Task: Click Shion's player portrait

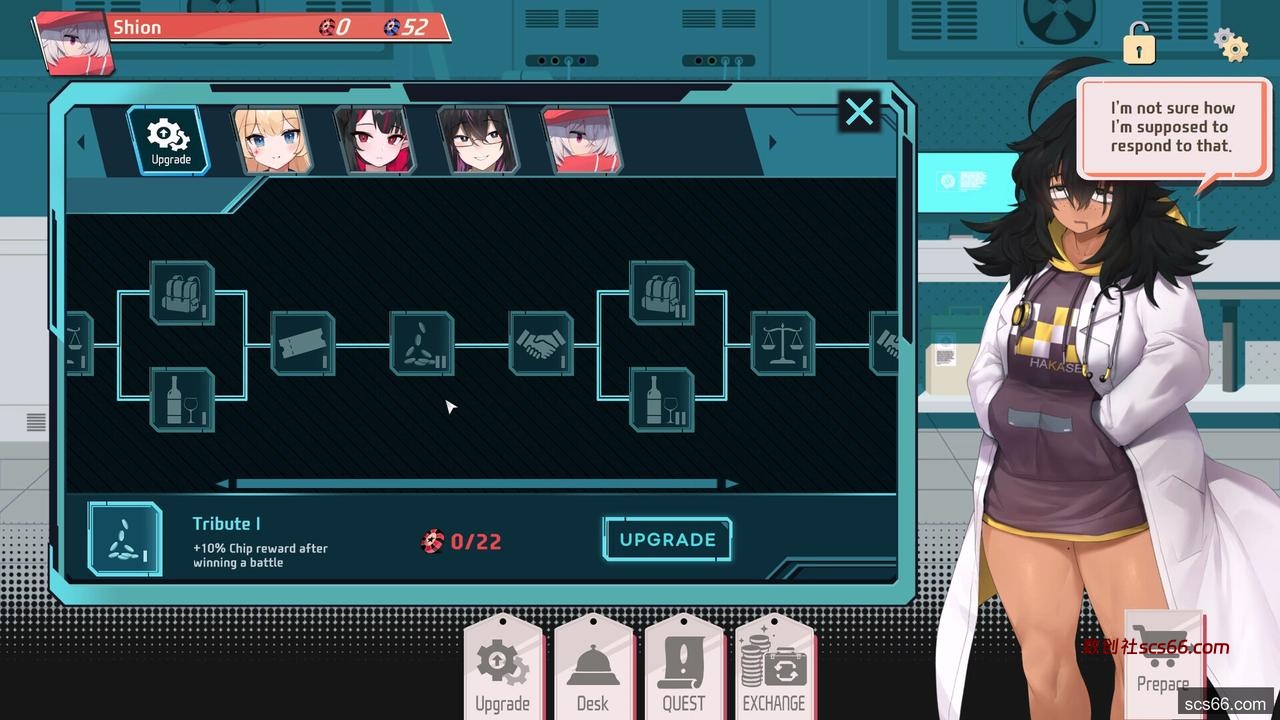Action: point(76,44)
